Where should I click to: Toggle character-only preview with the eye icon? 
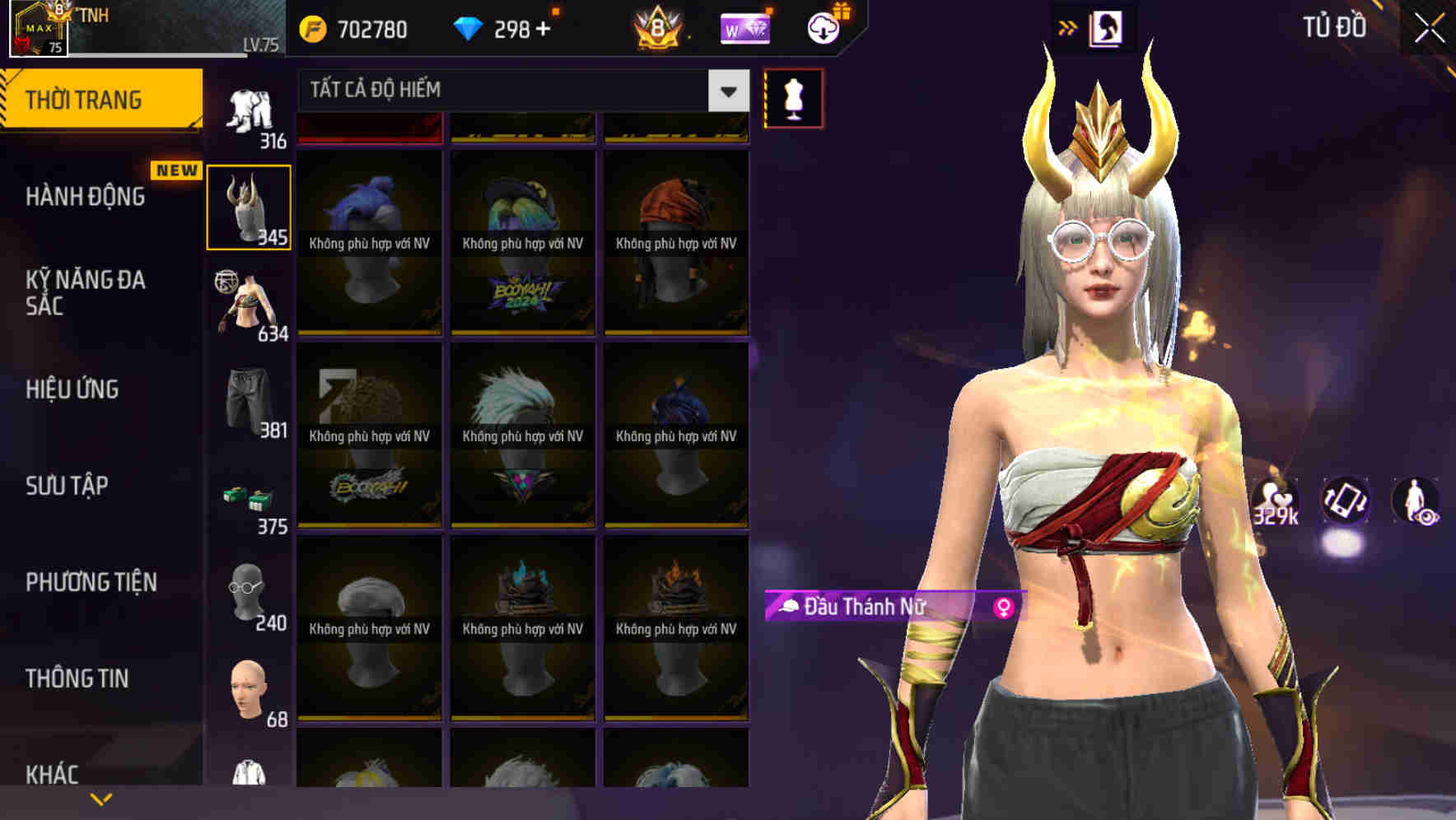pyautogui.click(x=1418, y=502)
